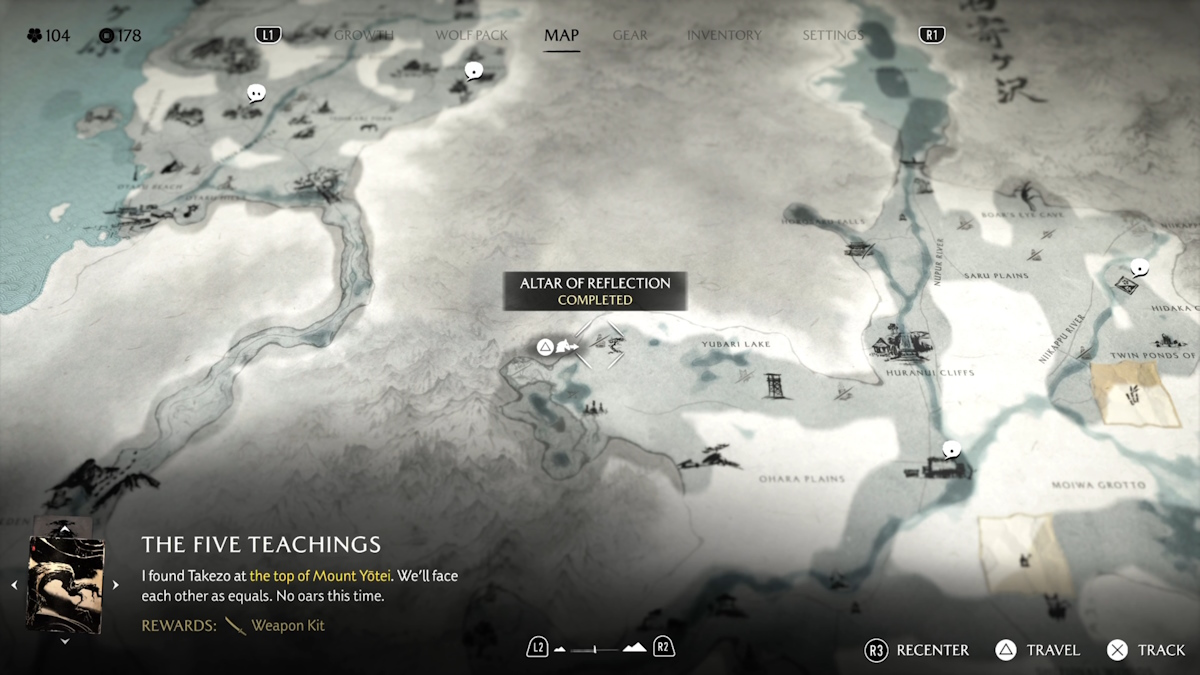The image size is (1200, 675).
Task: Activate the Track option
Action: click(1146, 650)
